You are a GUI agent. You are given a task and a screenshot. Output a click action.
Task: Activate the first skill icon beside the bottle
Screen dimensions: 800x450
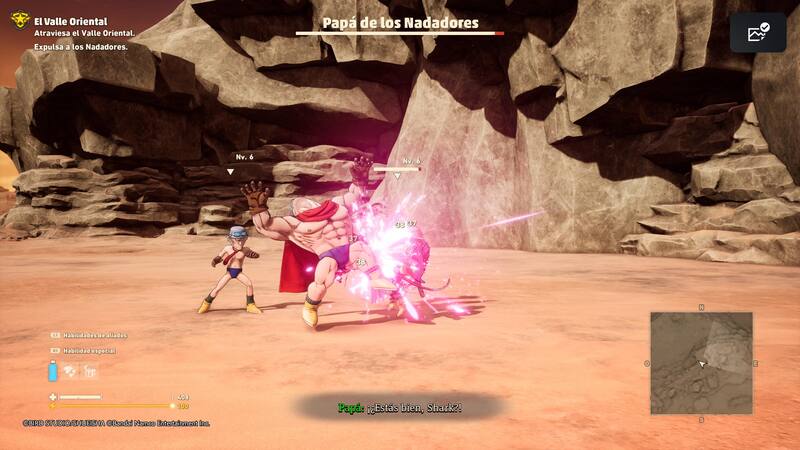[70, 371]
